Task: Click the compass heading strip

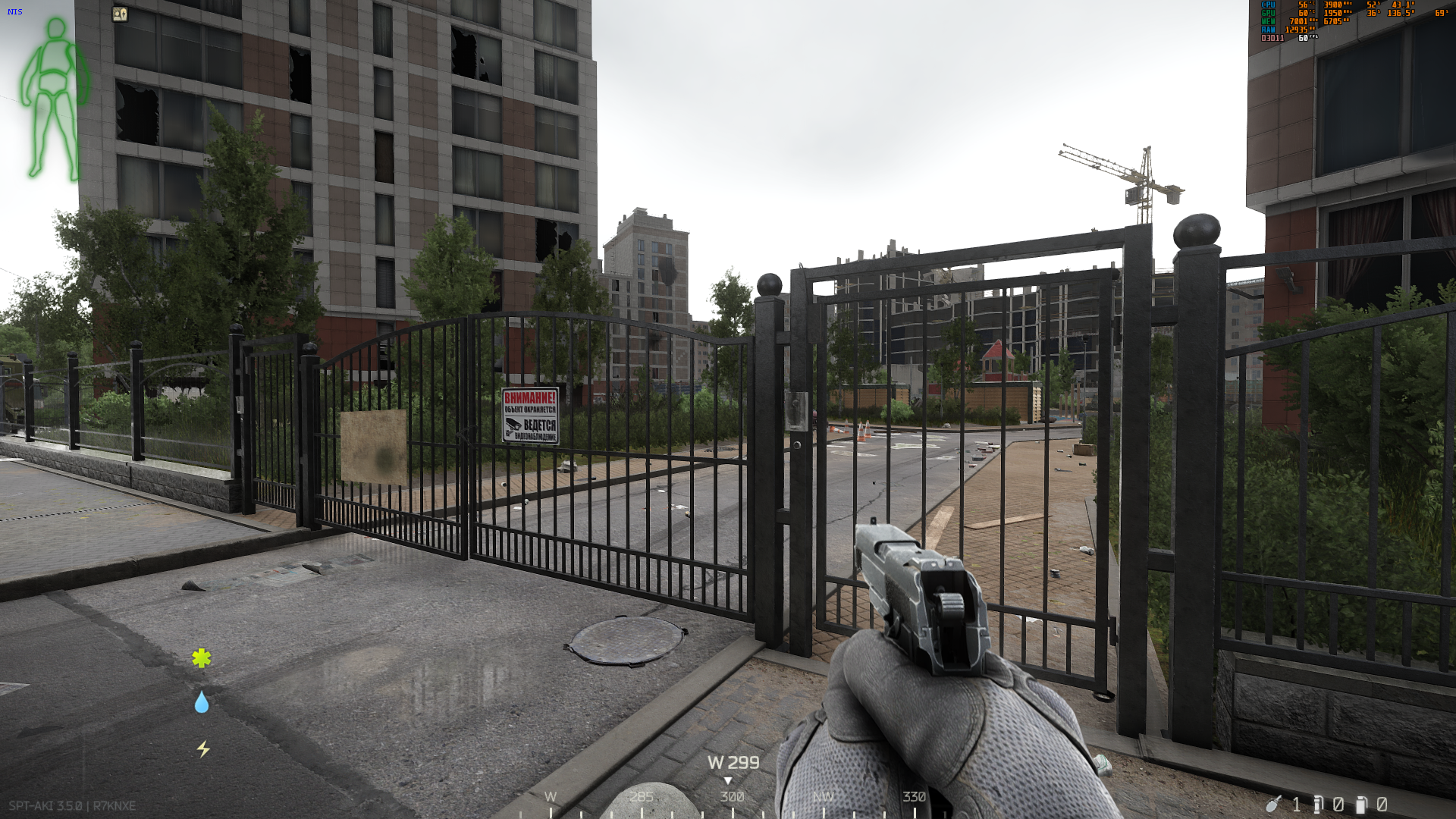Action: (732, 798)
